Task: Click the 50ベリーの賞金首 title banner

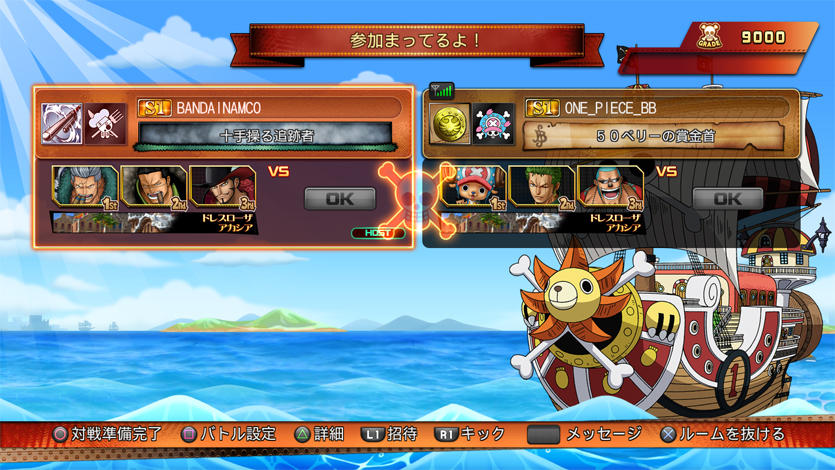Action: 655,135
